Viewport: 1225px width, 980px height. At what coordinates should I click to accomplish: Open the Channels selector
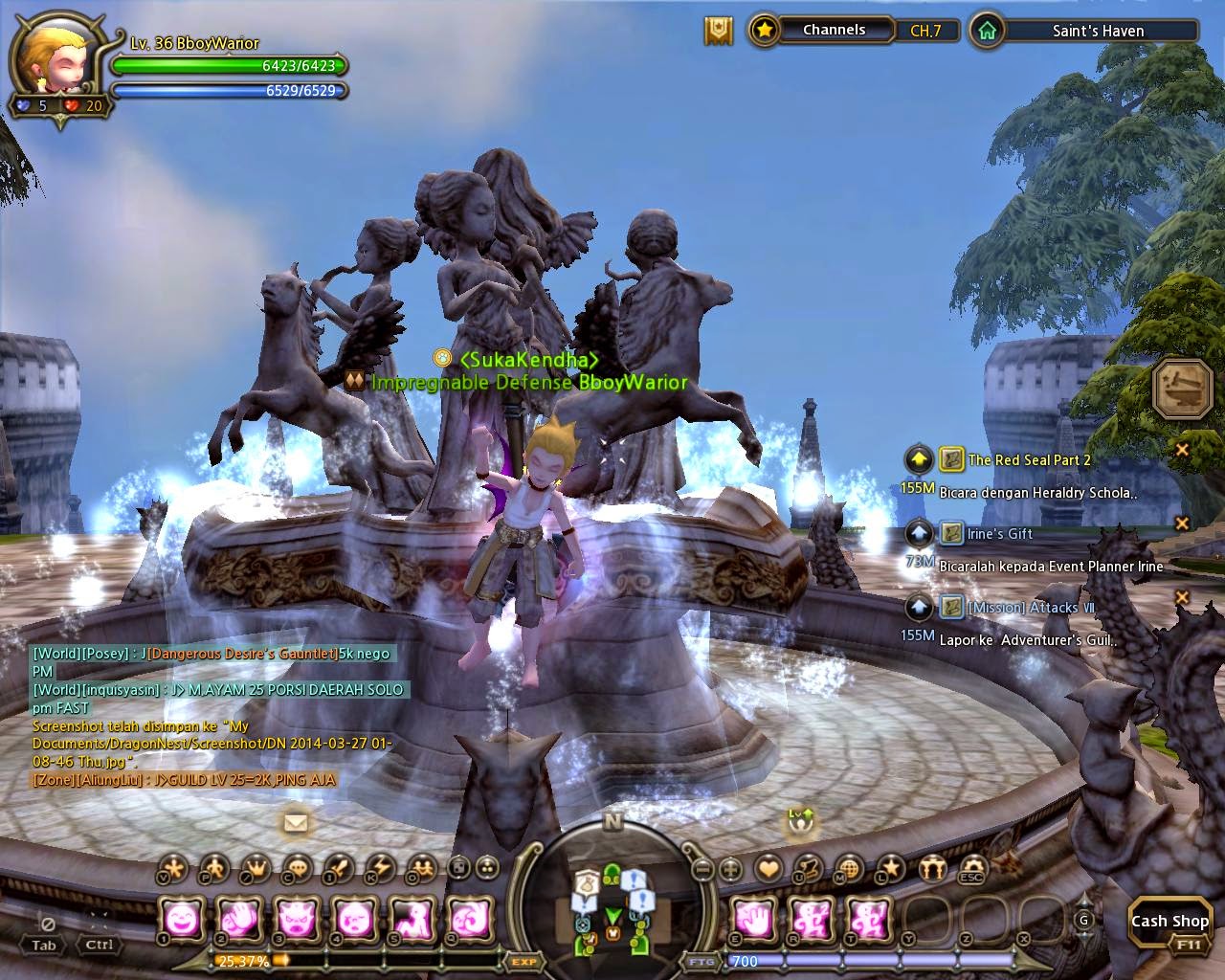click(833, 31)
